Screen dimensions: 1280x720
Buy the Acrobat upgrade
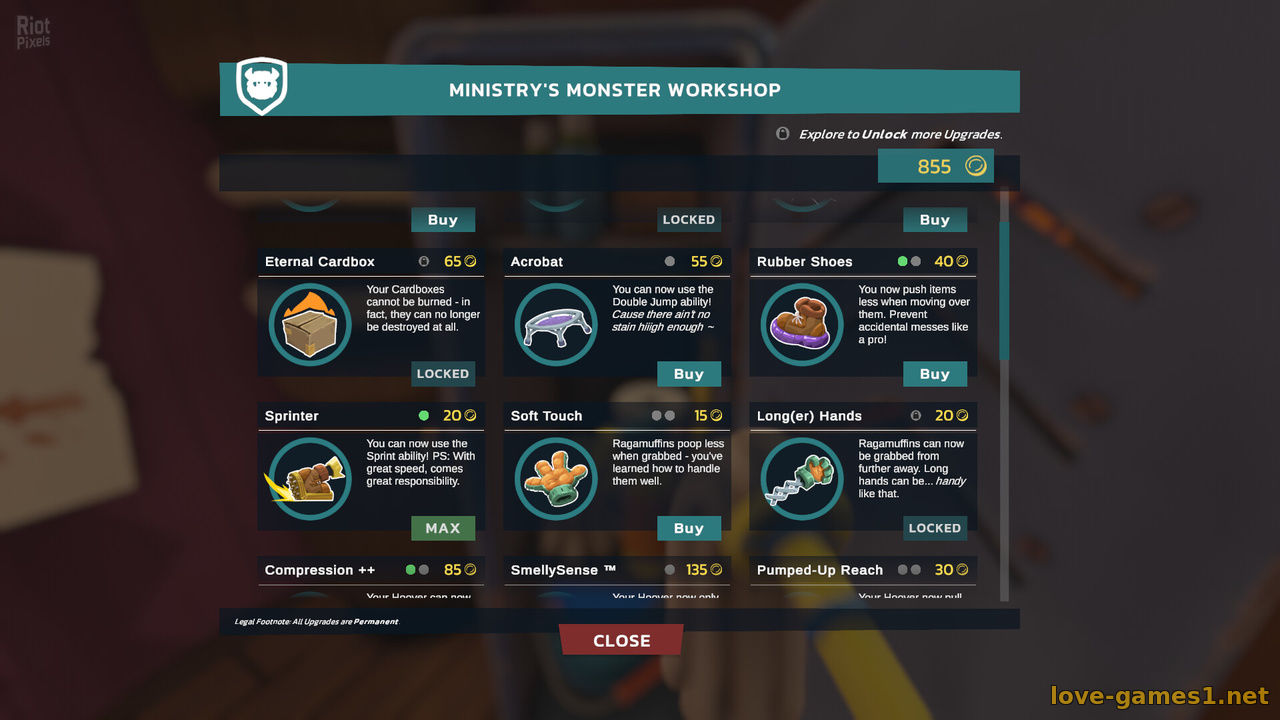click(688, 374)
